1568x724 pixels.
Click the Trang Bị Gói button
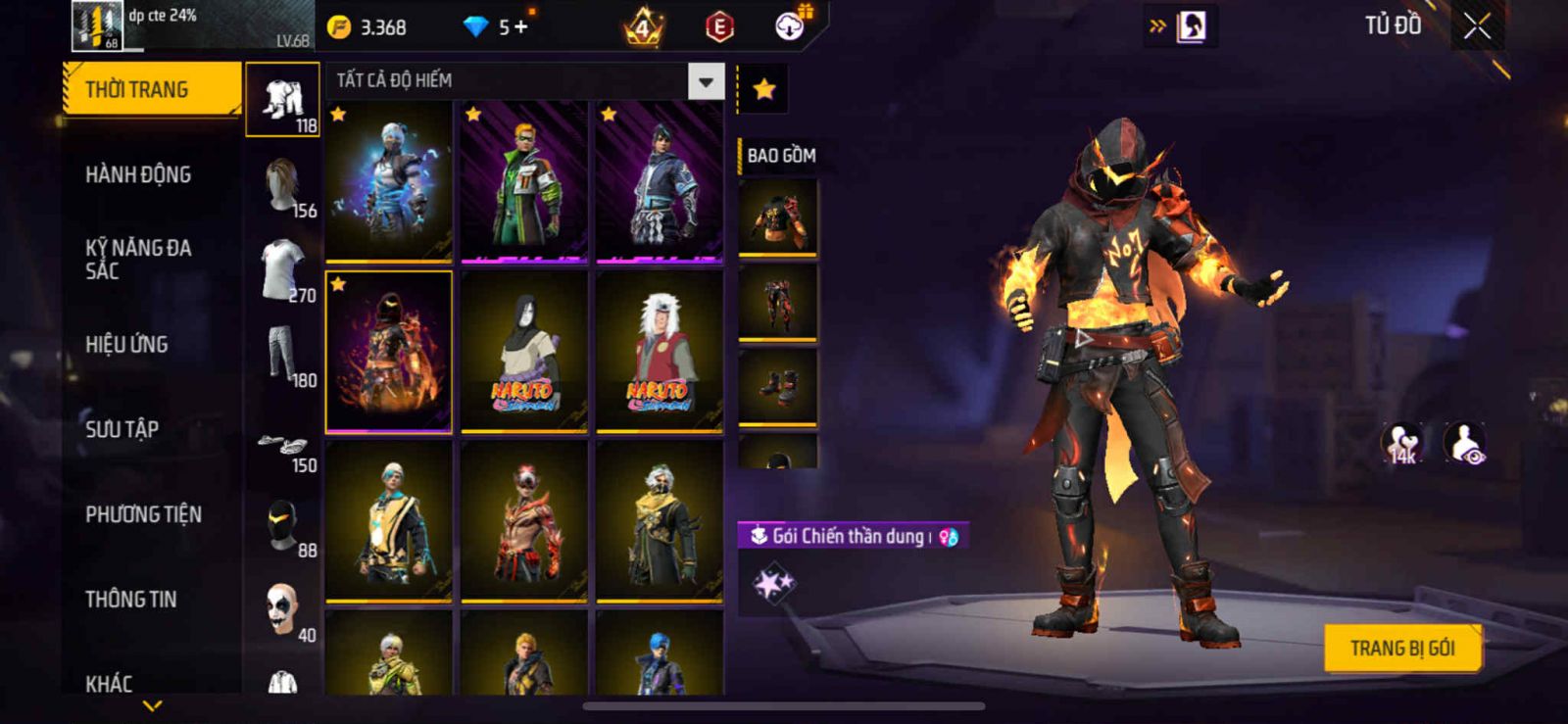click(1401, 649)
